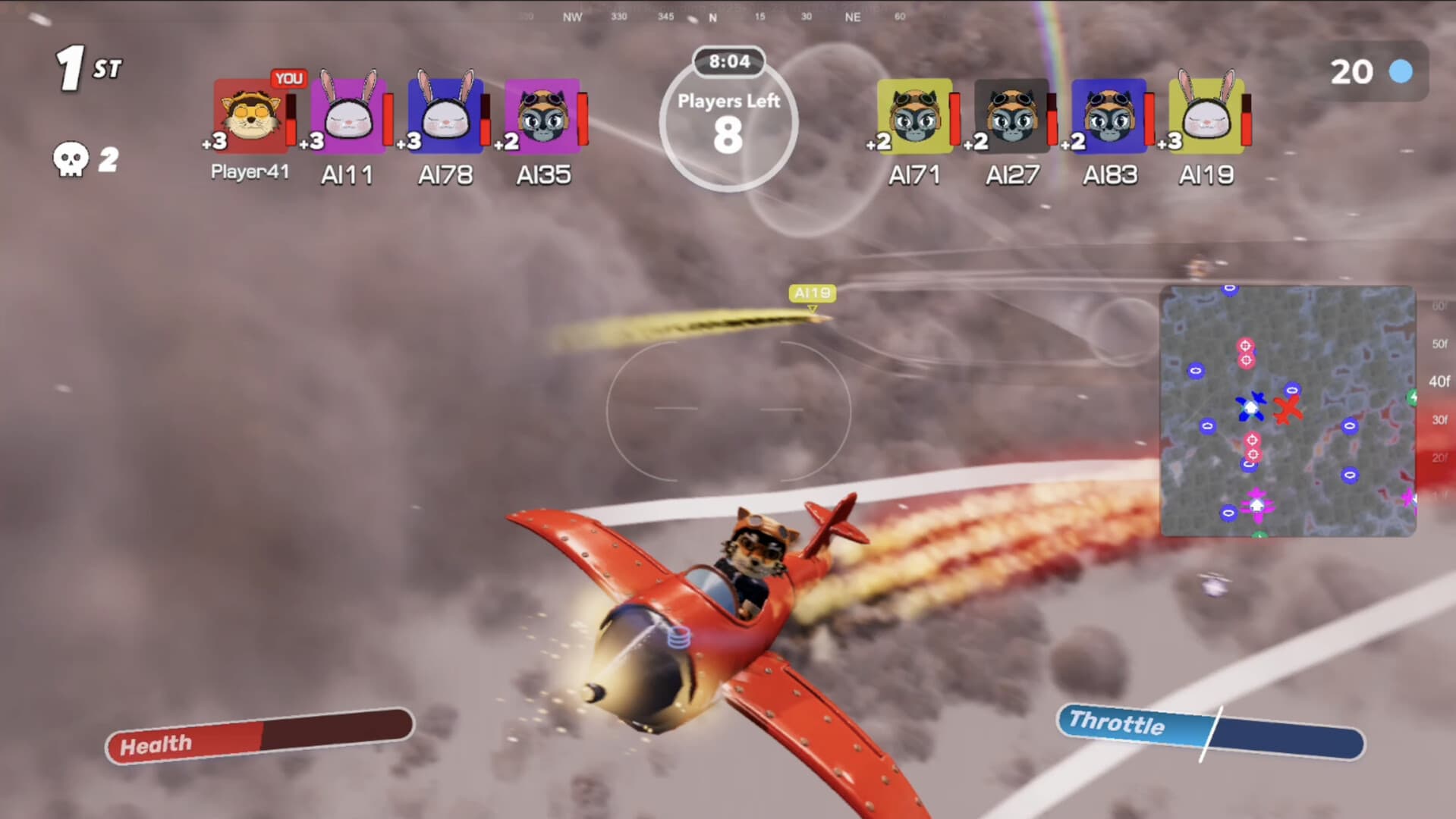This screenshot has height=819, width=1456.
Task: Select the AI78 rabbit avatar icon
Action: click(445, 115)
